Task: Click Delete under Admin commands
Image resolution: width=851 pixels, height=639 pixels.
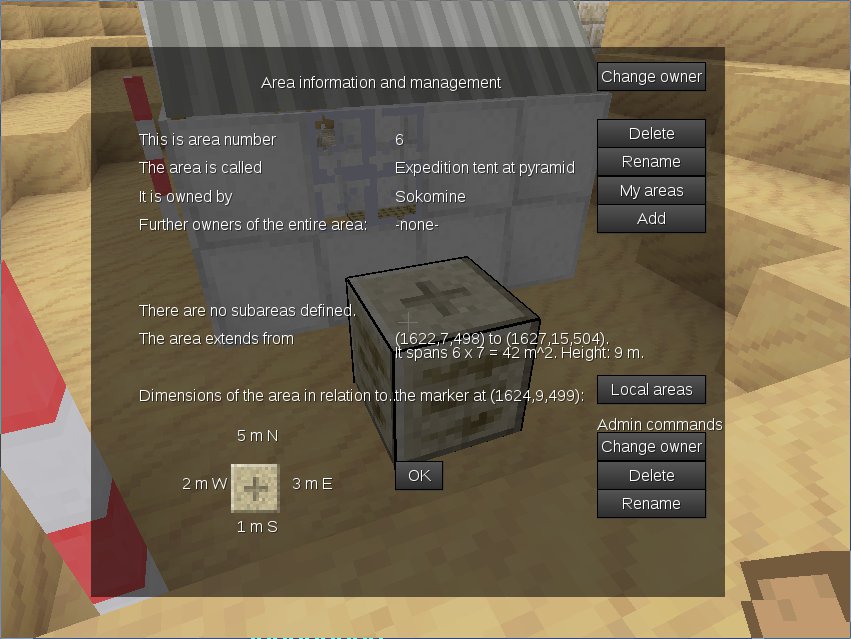Action: click(x=651, y=475)
